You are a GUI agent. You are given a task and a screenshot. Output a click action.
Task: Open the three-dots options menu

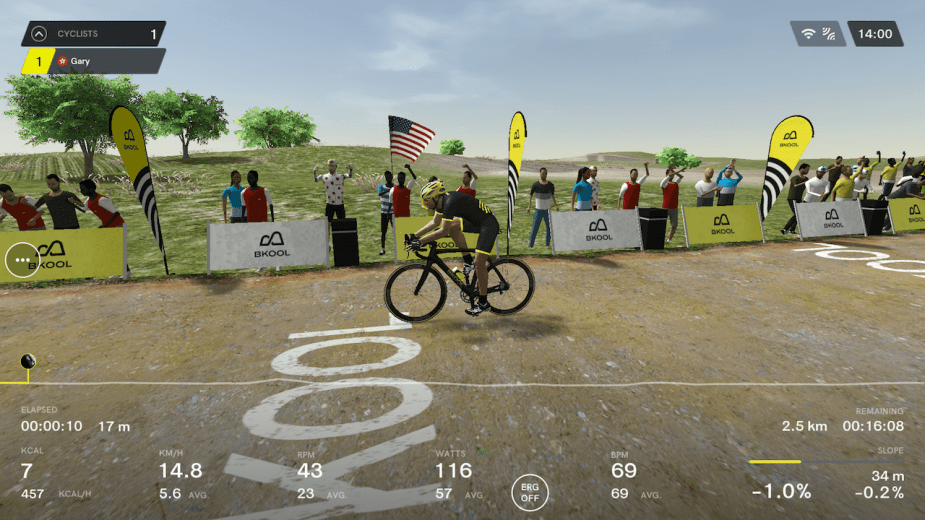coord(21,261)
